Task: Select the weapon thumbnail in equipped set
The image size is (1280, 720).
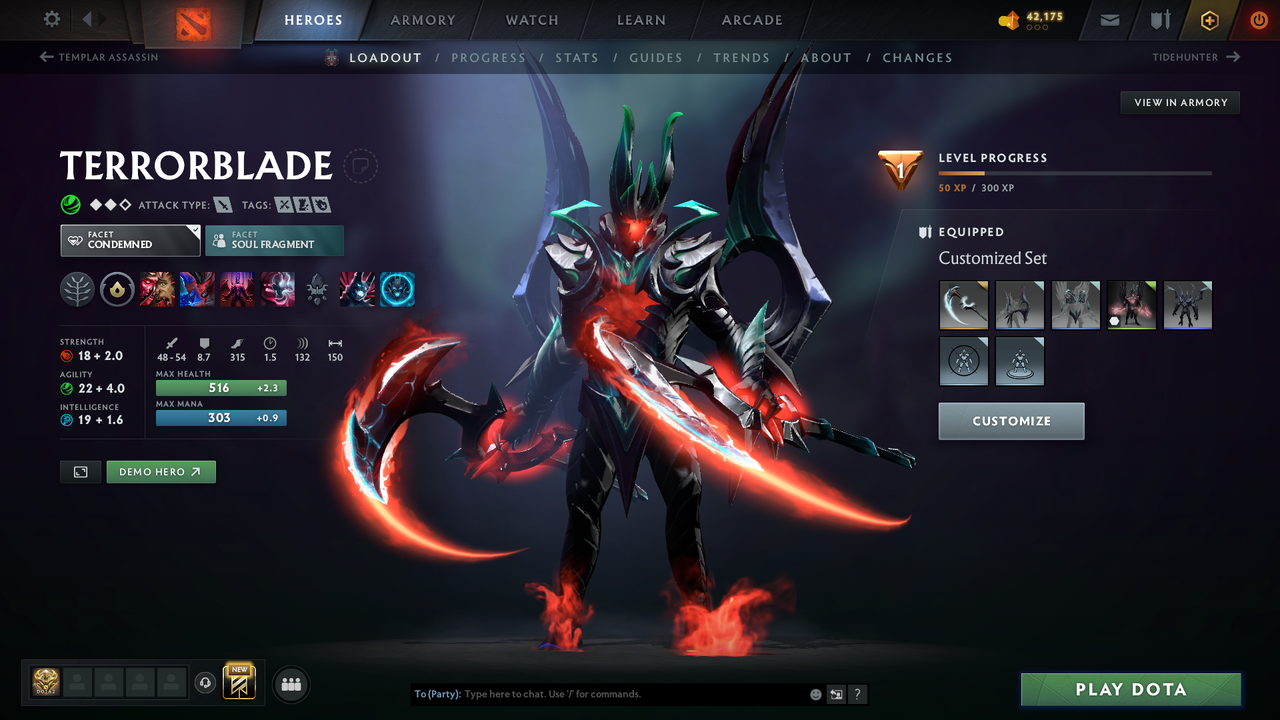Action: [963, 305]
